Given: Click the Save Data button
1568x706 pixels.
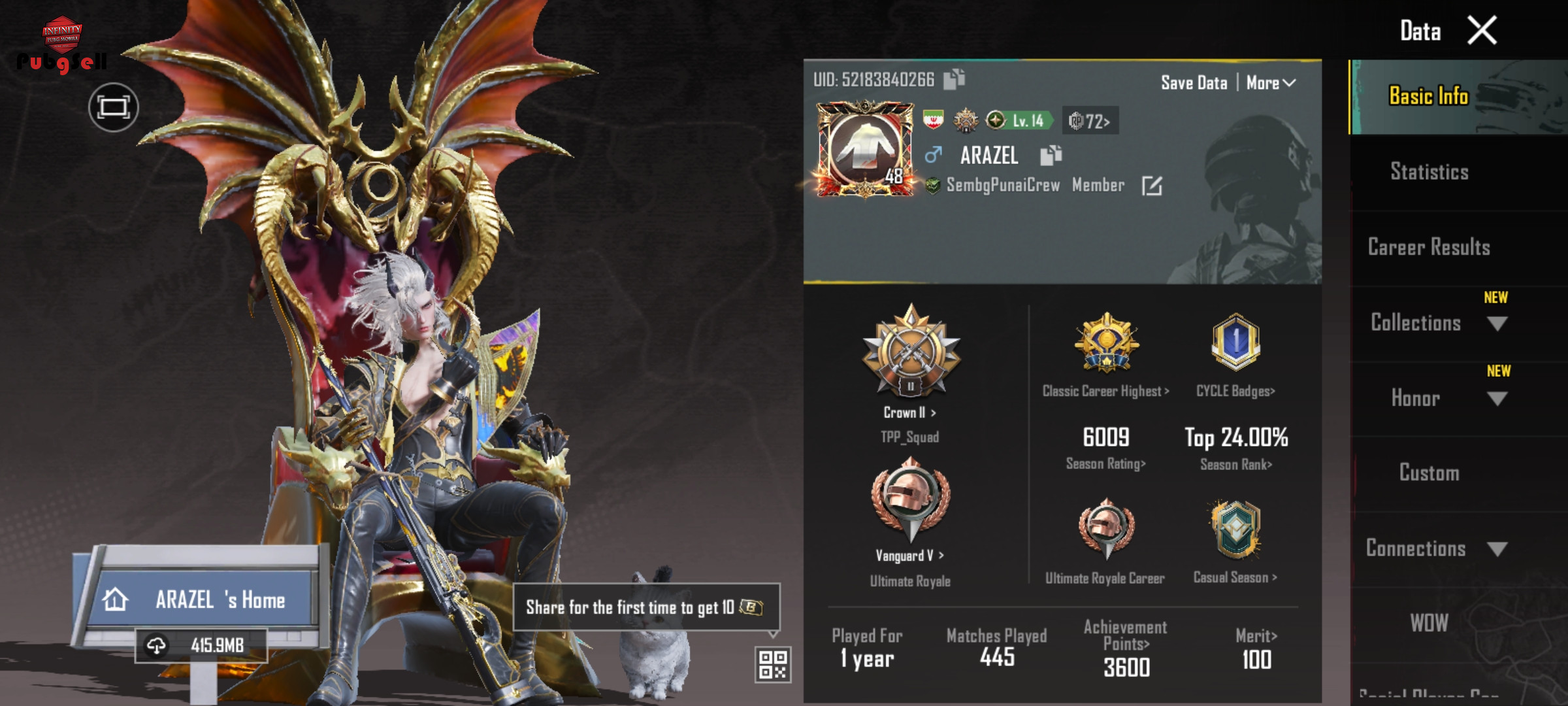Looking at the screenshot, I should tap(1194, 83).
